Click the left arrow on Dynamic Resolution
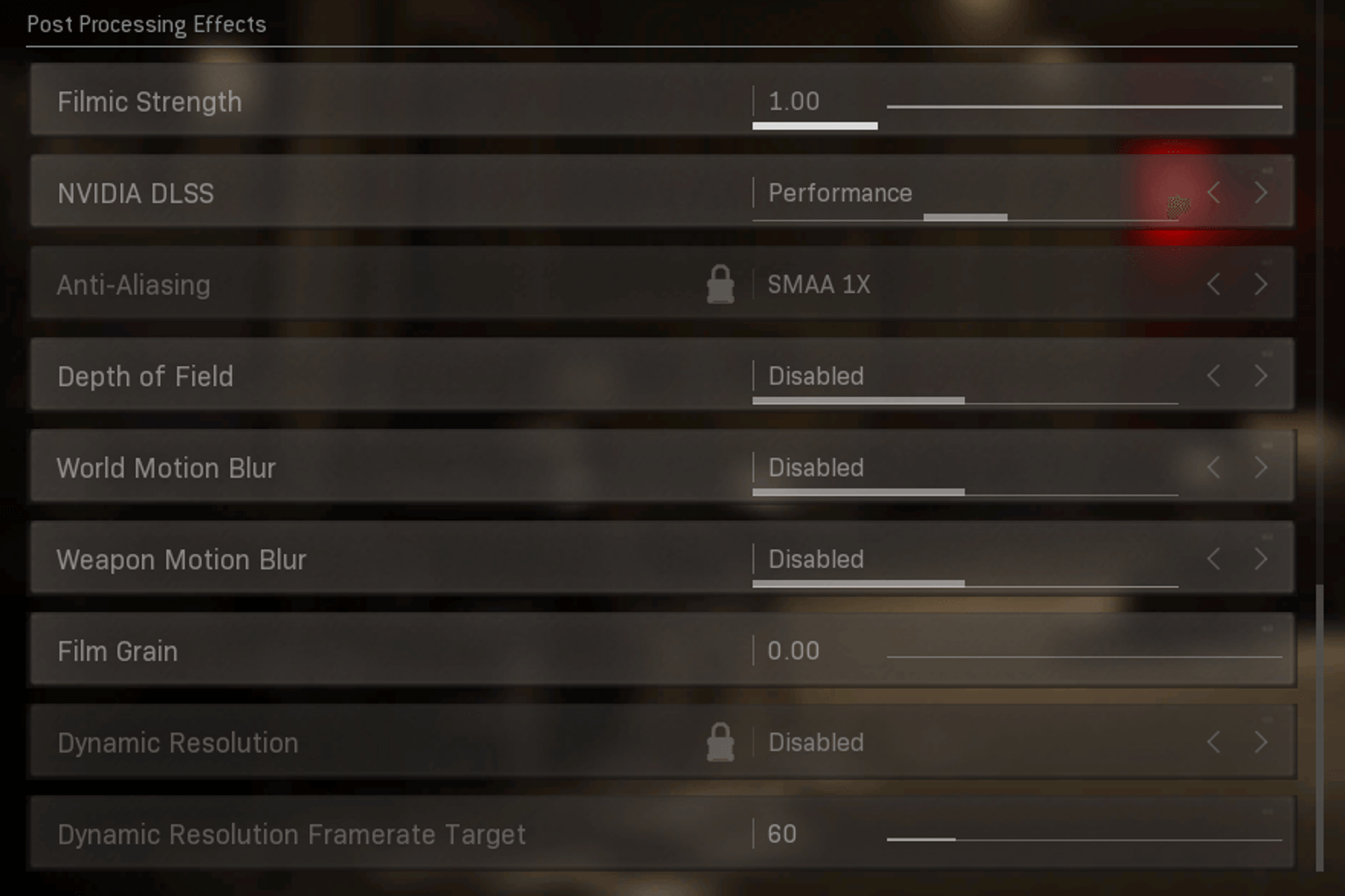This screenshot has height=896, width=1345. tap(1214, 740)
